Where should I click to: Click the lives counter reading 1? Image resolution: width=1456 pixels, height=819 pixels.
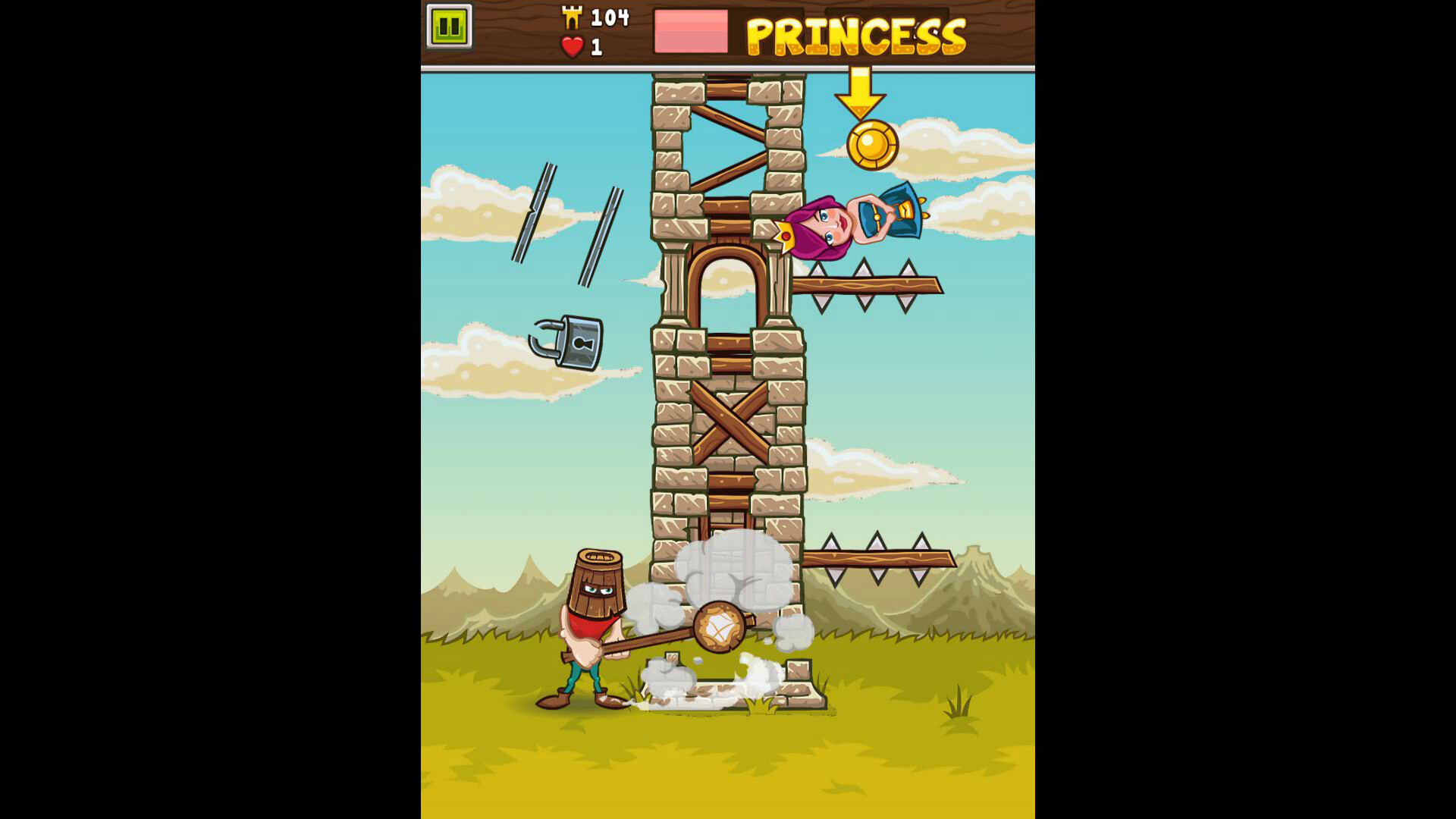595,47
